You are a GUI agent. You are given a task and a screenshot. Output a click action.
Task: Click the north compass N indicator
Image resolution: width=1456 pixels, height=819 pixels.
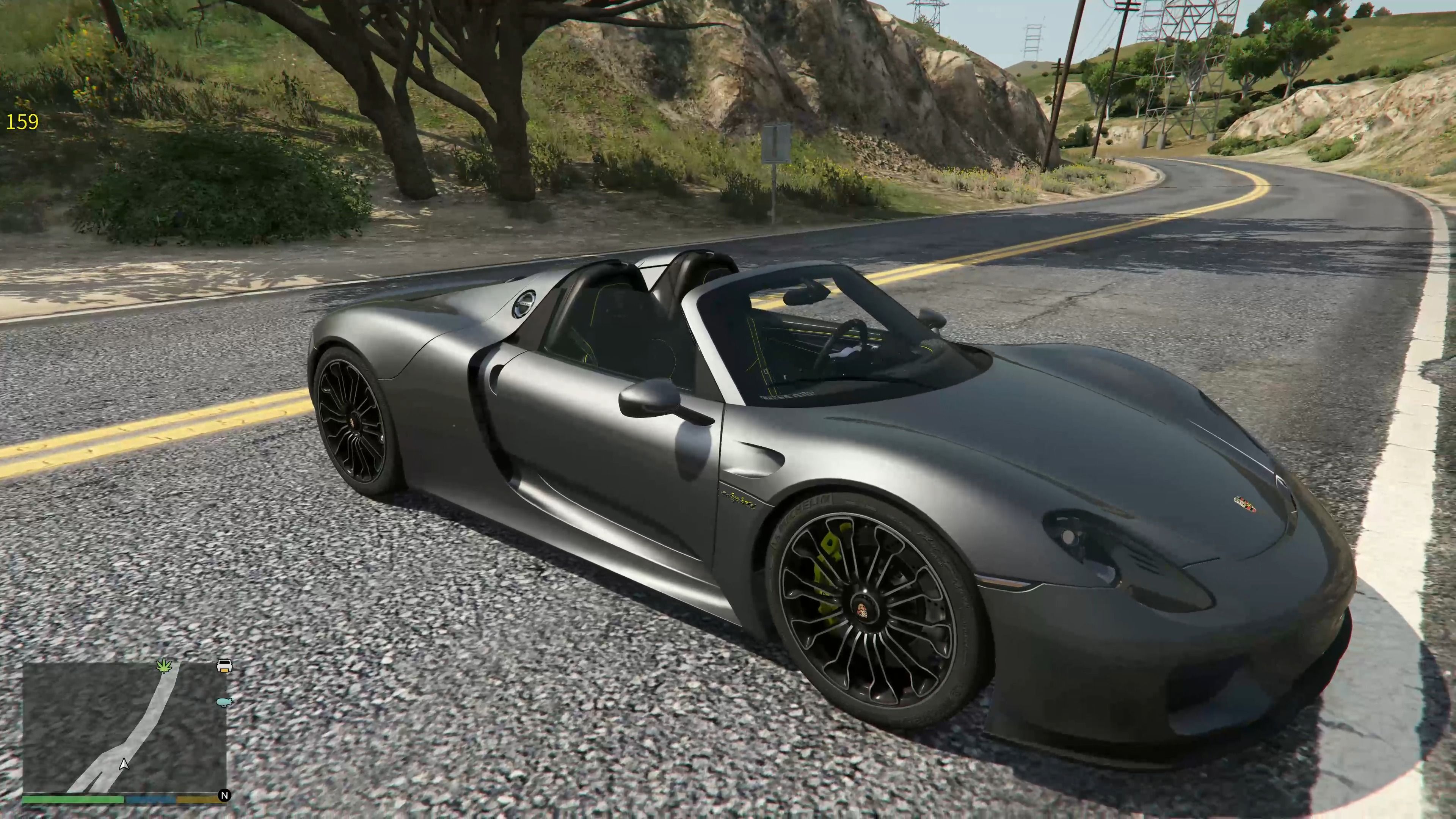pyautogui.click(x=224, y=795)
